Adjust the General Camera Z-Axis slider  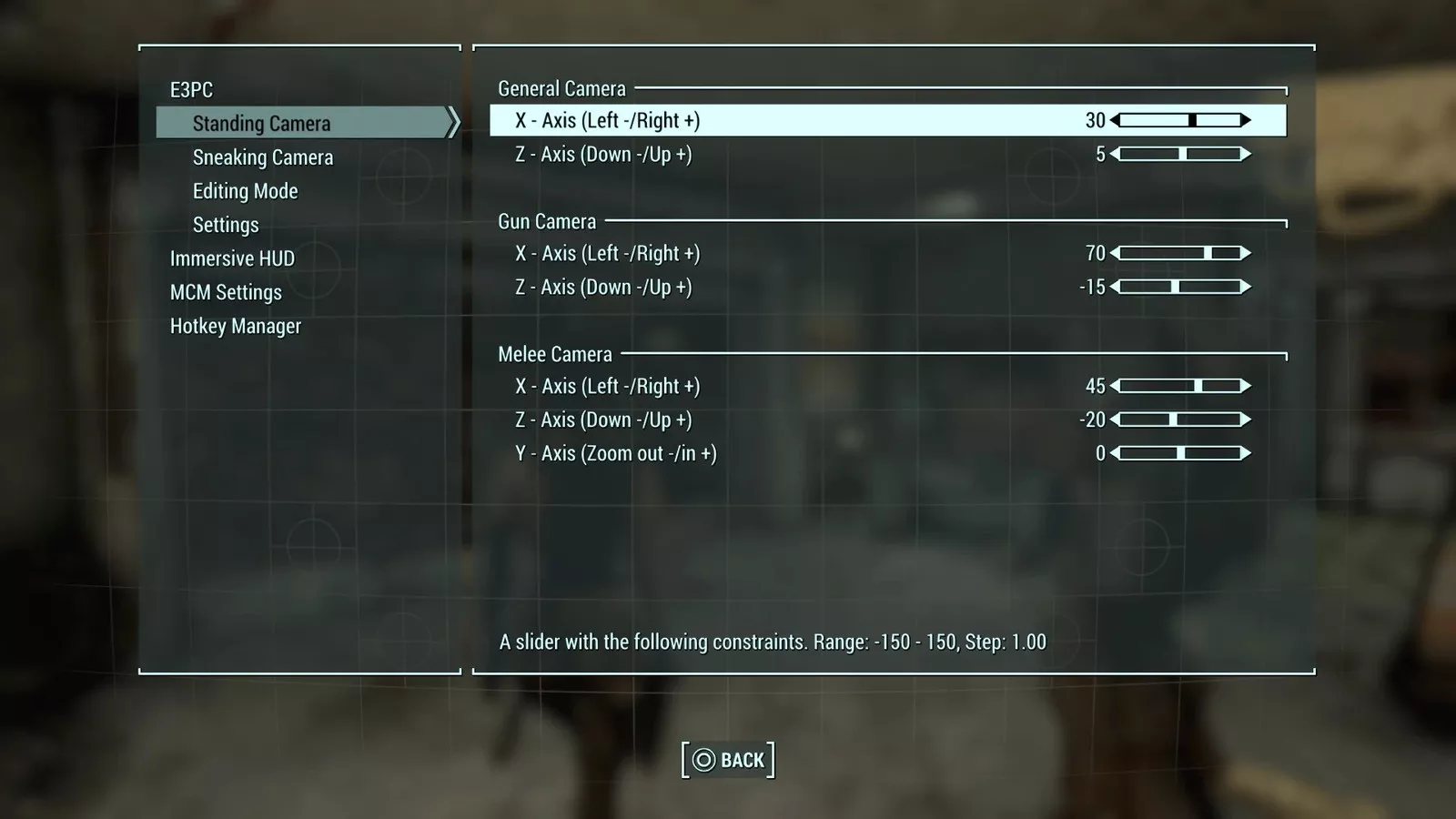point(1180,154)
